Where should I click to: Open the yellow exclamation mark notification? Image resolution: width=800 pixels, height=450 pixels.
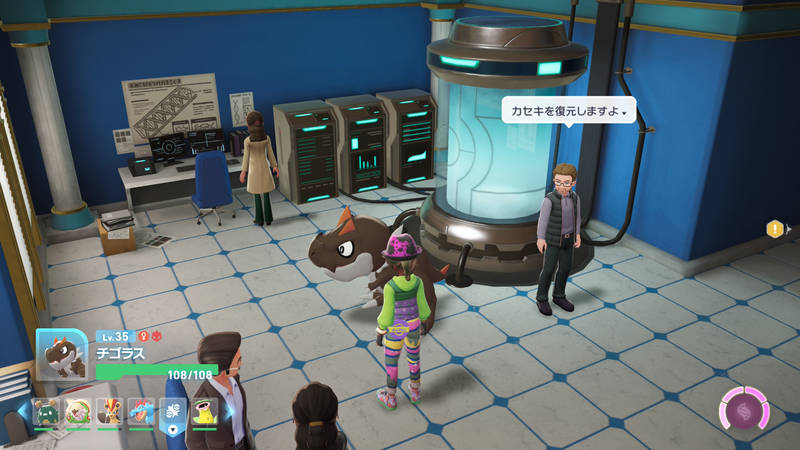point(774,229)
